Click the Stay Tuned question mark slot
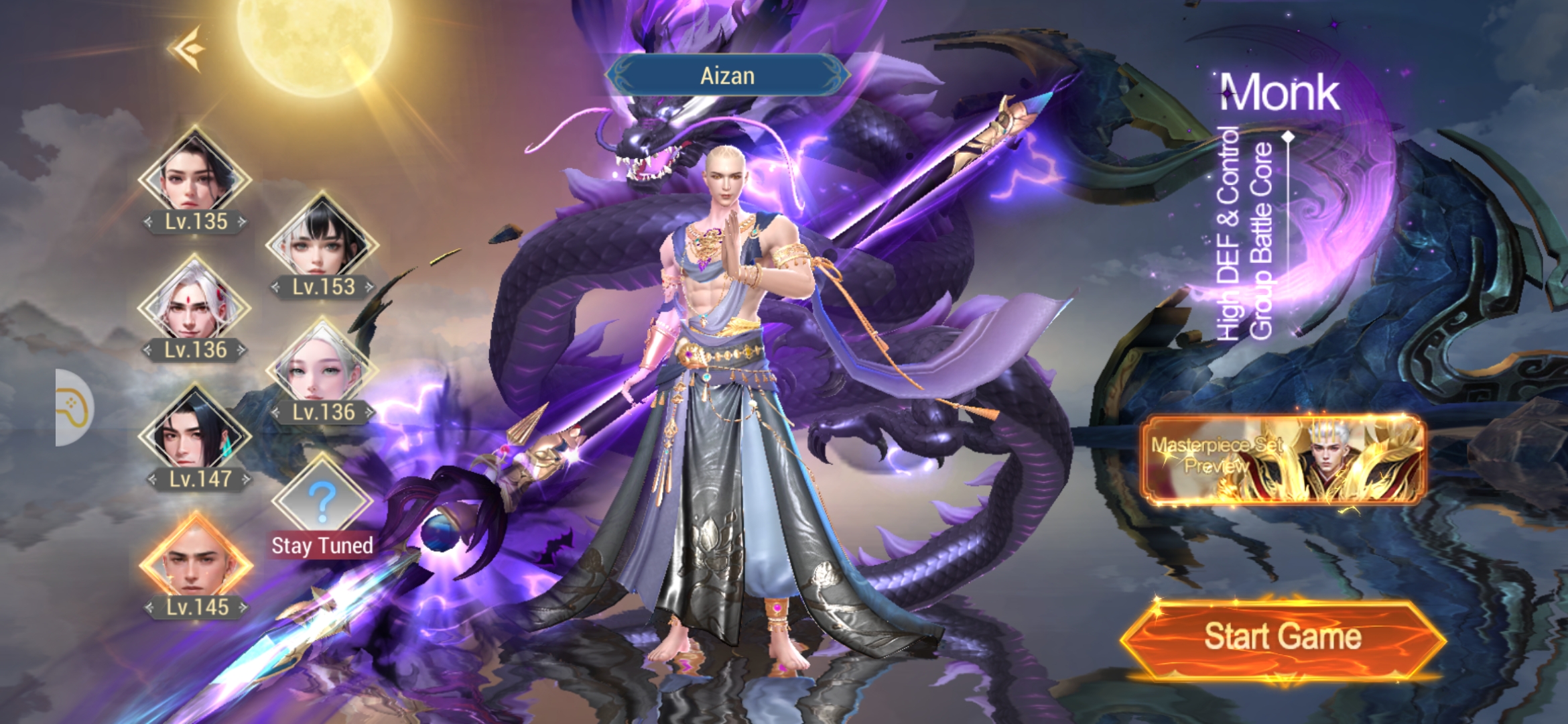The image size is (1568, 724). [x=322, y=499]
